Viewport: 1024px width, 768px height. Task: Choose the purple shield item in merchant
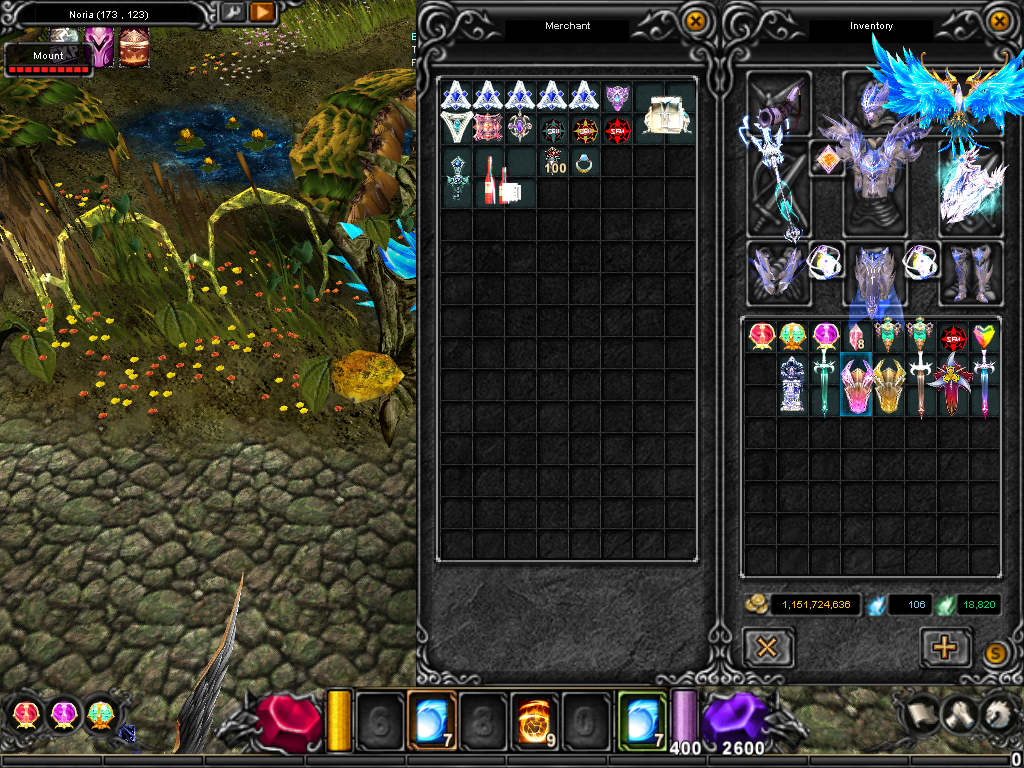pos(618,97)
